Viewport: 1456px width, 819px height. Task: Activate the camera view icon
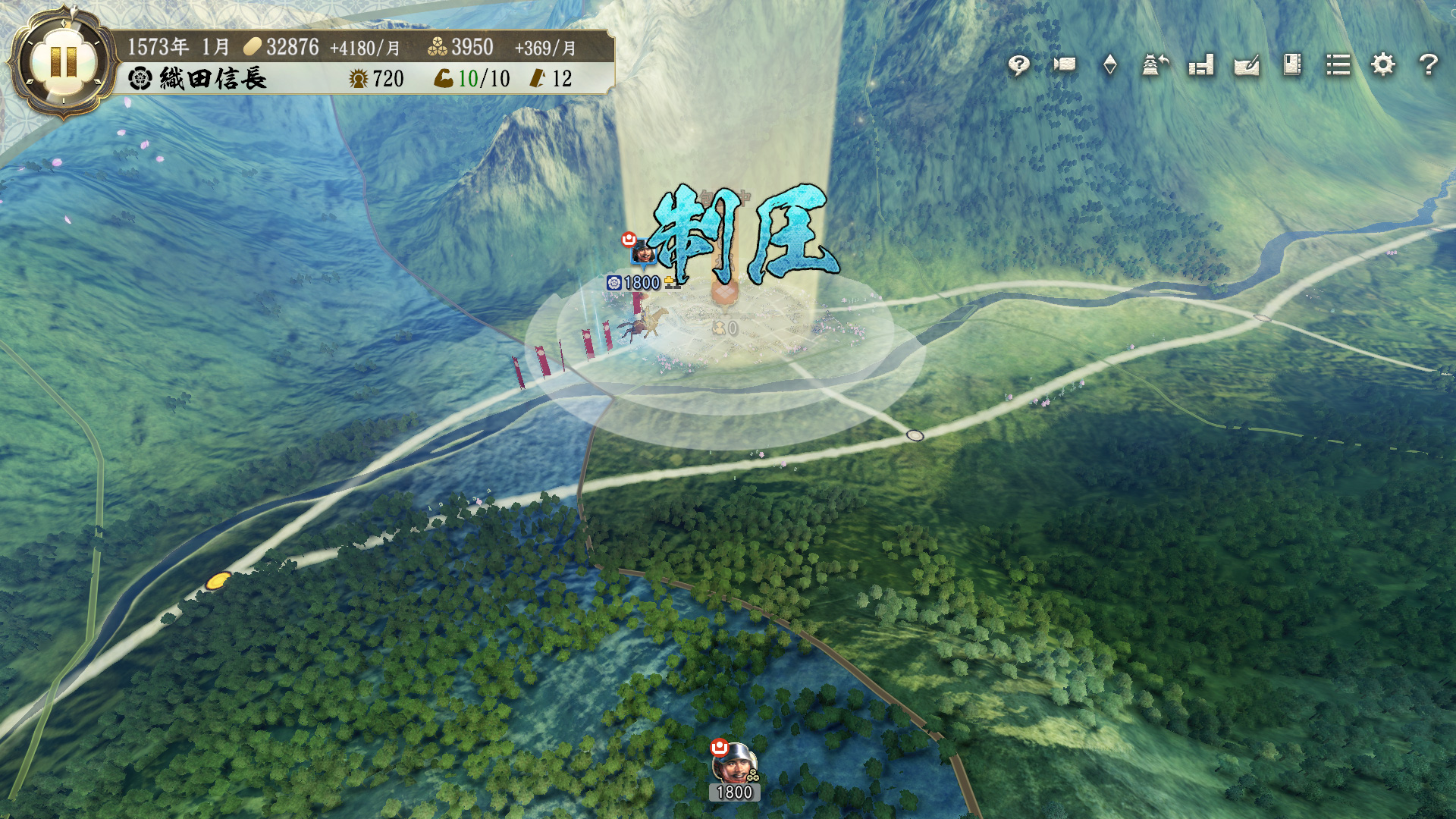click(1065, 64)
